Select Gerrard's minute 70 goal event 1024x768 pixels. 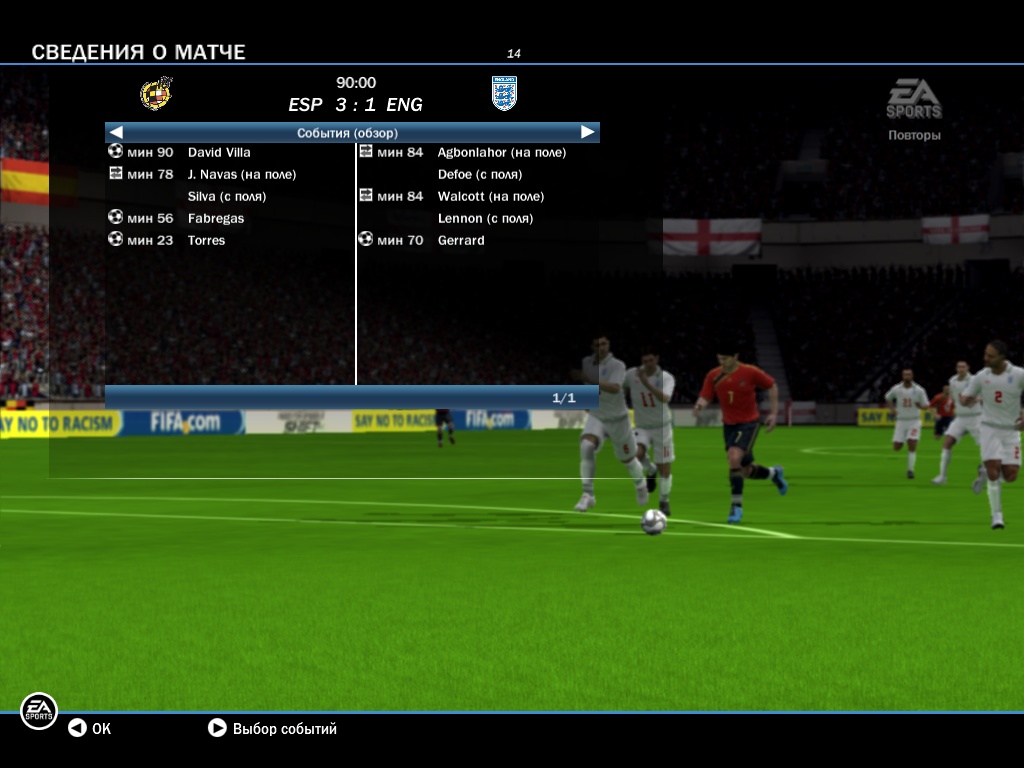click(460, 240)
